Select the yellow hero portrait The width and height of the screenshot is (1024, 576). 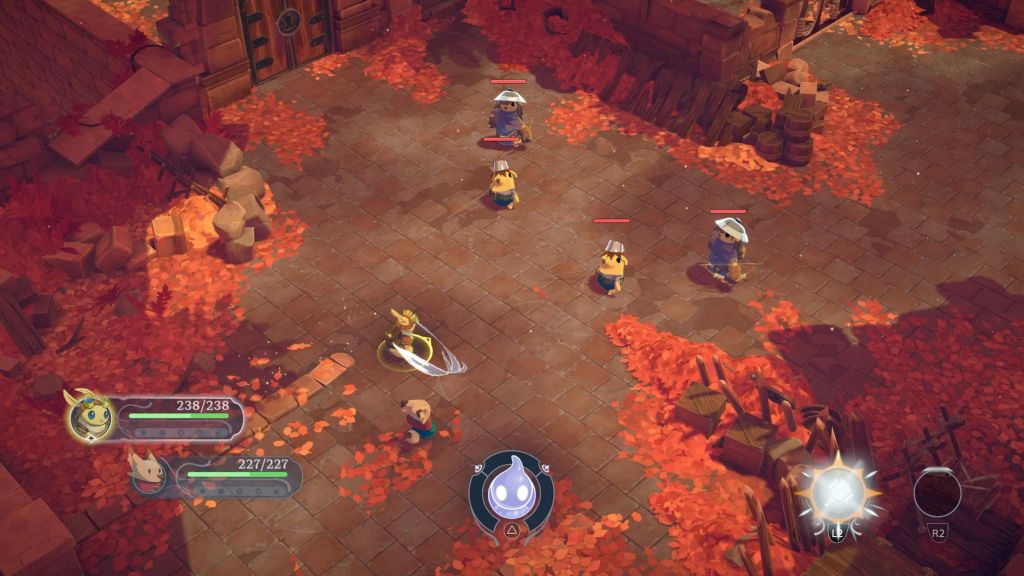pos(88,413)
